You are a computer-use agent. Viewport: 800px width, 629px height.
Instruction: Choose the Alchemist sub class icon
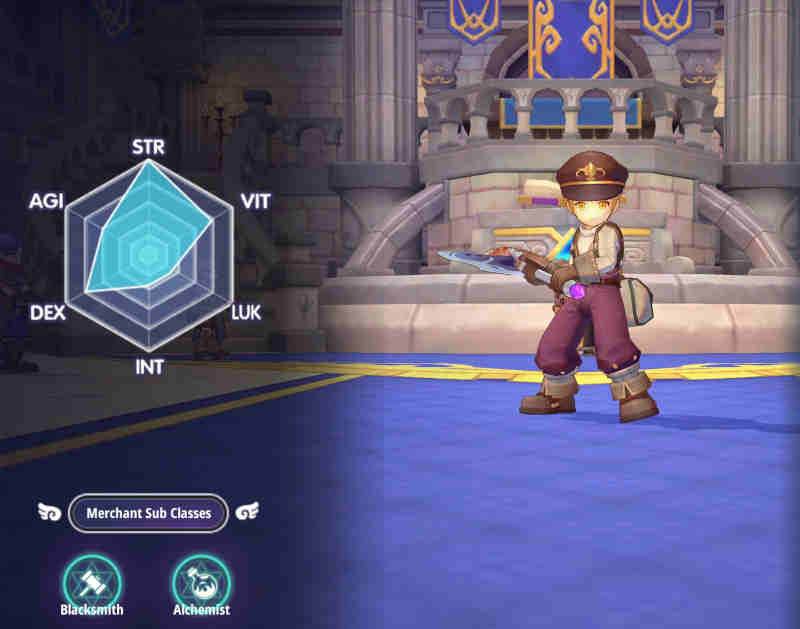[x=201, y=580]
